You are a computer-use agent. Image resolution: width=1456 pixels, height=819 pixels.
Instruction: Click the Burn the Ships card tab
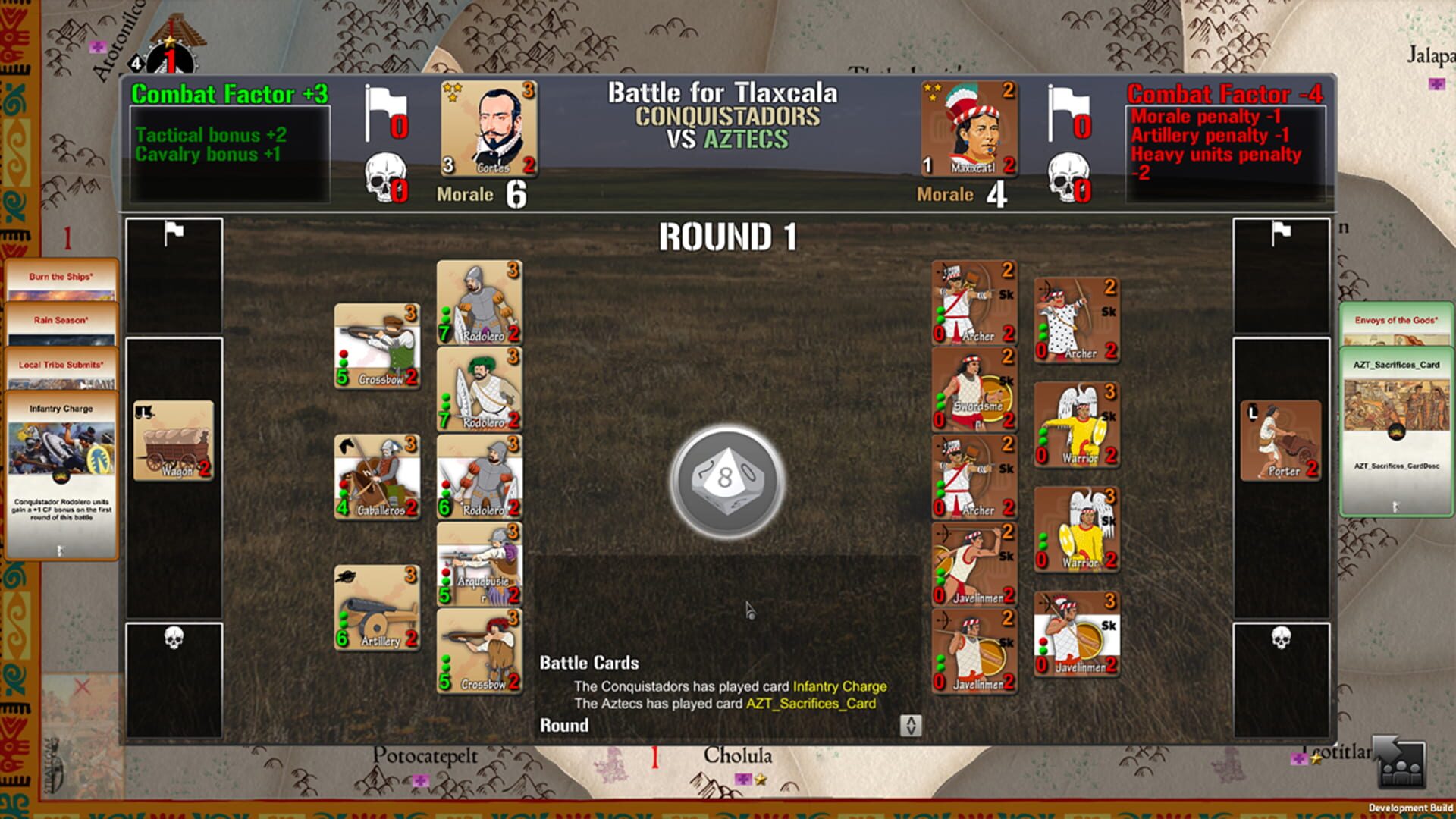coord(61,277)
